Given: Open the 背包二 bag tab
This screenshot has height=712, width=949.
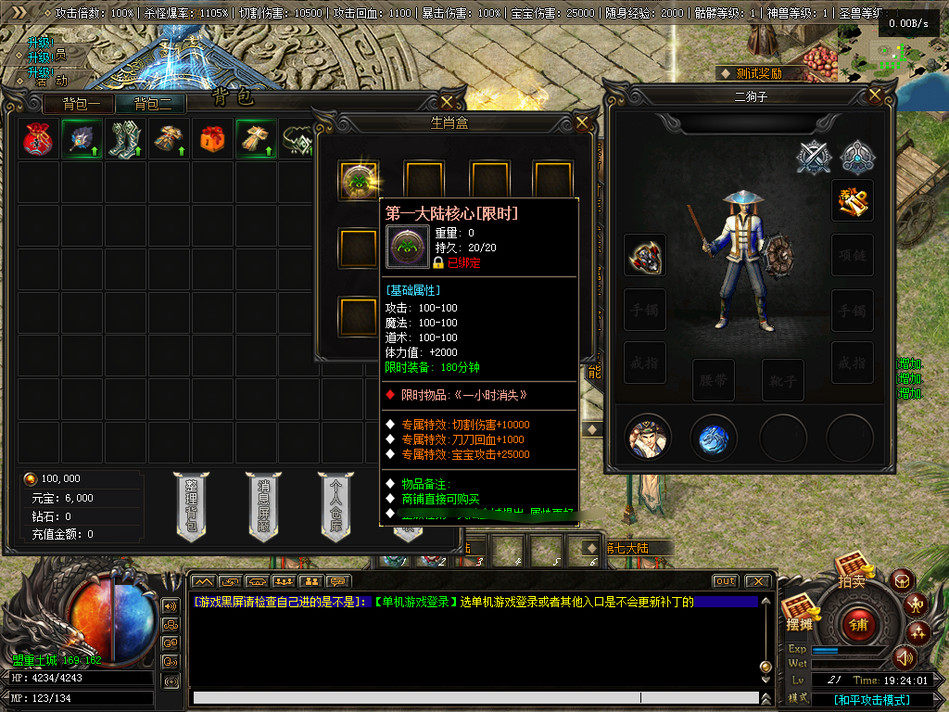Looking at the screenshot, I should [x=152, y=103].
